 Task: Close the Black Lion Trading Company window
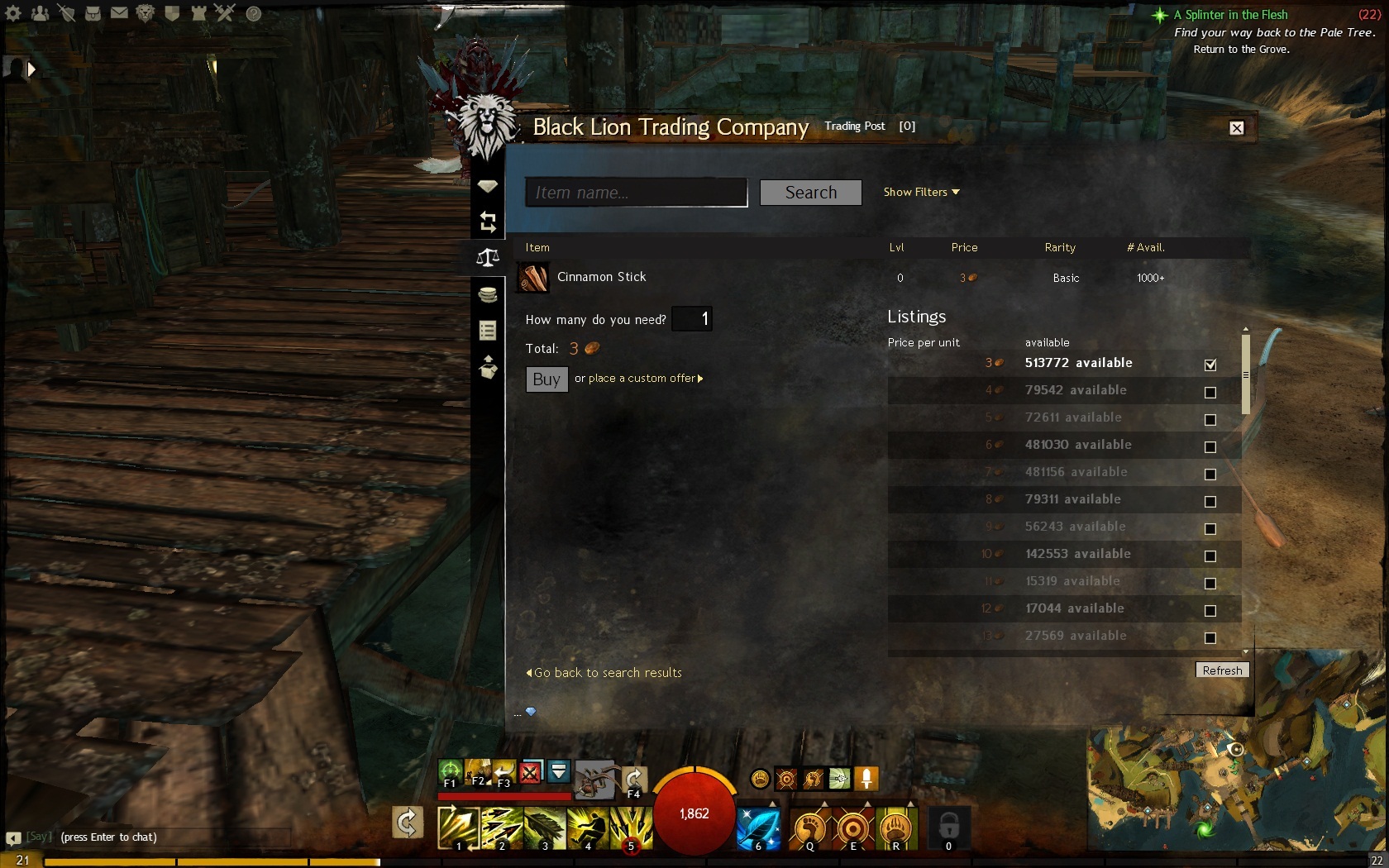pos(1236,128)
